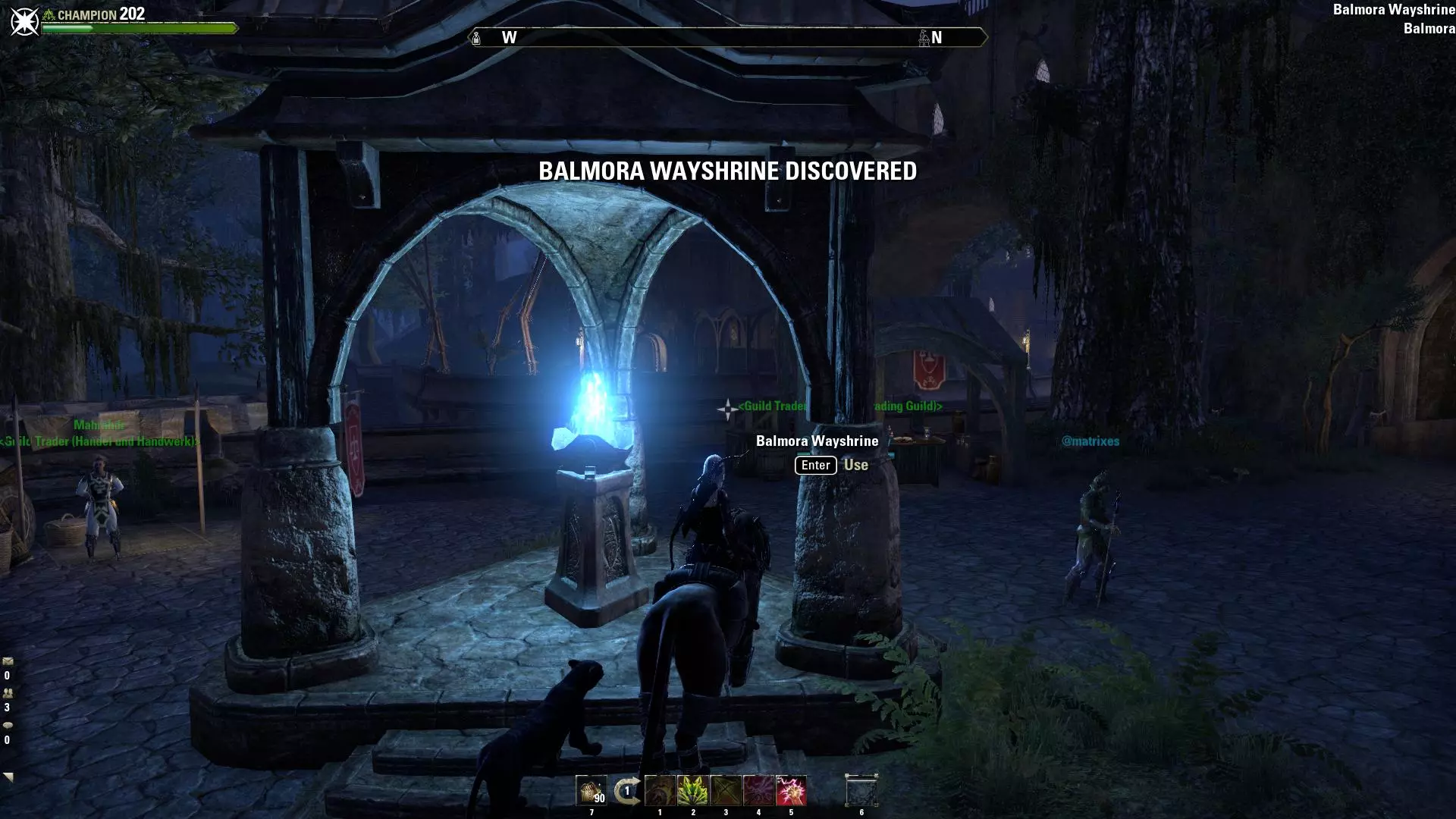
Task: Select the empty ultimate ability slot
Action: tap(861, 791)
